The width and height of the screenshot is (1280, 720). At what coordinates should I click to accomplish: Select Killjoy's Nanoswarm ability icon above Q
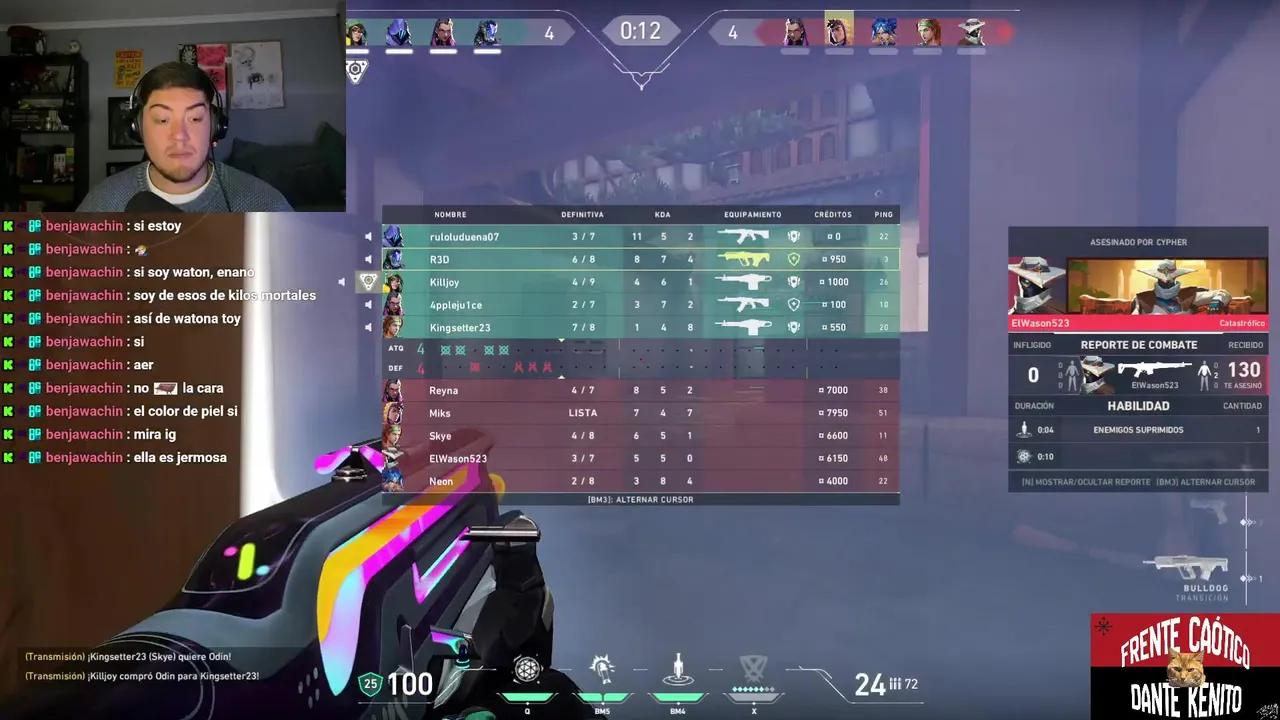[x=528, y=669]
